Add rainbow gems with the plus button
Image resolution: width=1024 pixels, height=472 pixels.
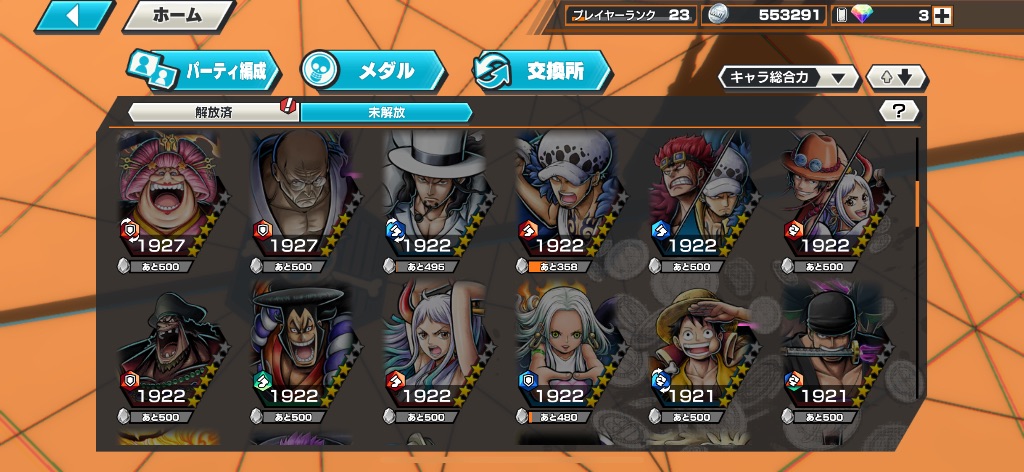[x=941, y=15]
